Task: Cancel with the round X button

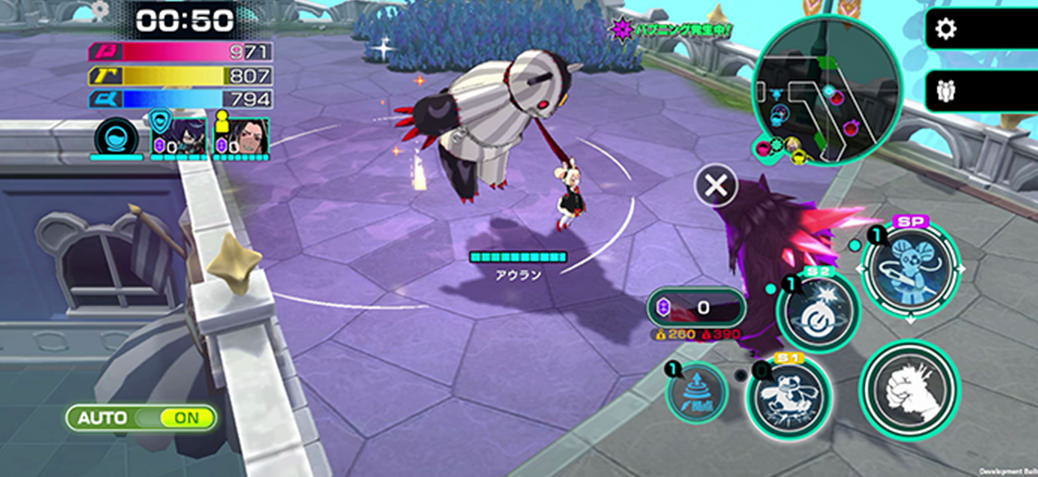Action: coord(716,185)
